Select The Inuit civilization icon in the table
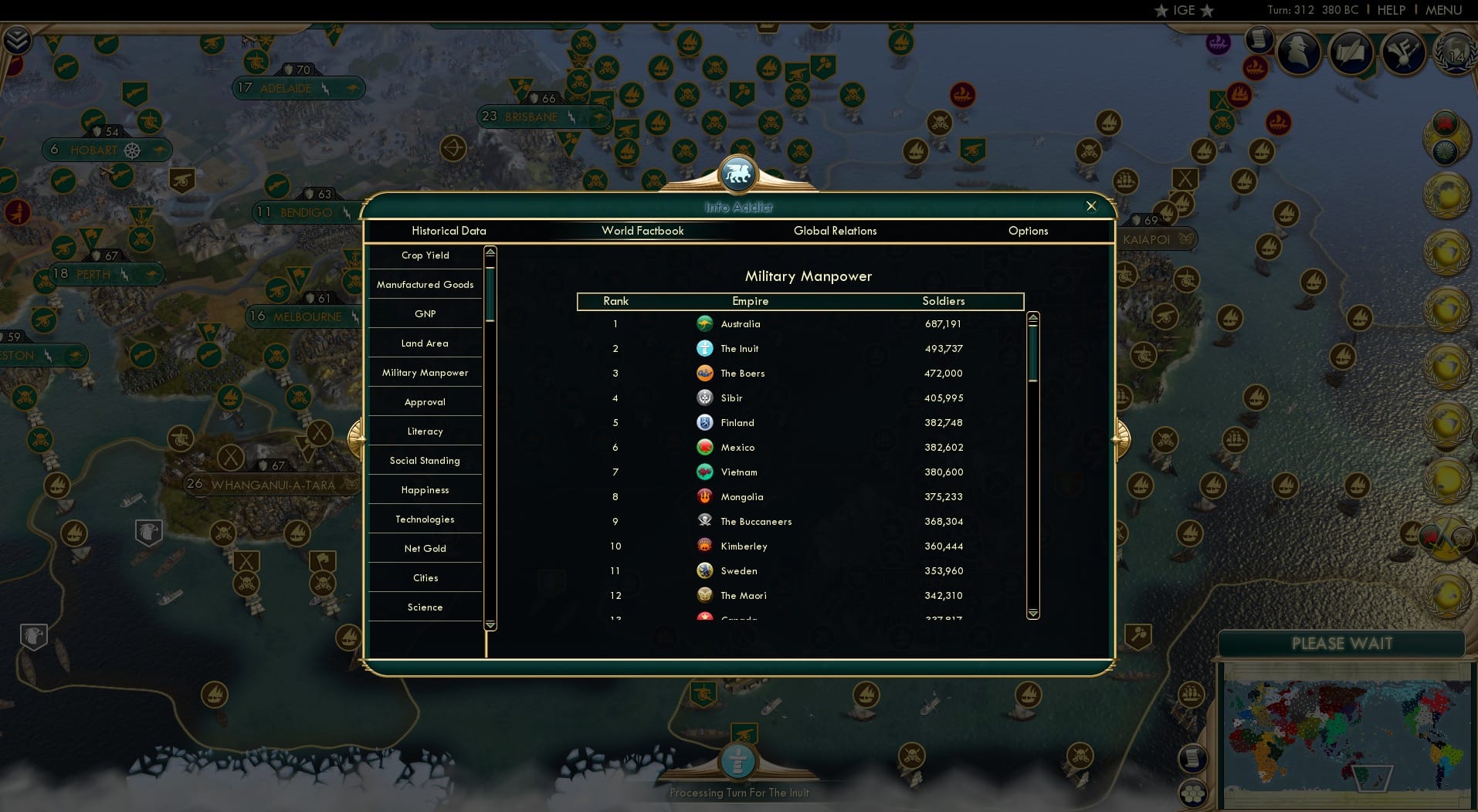This screenshot has width=1478, height=812. [x=705, y=349]
